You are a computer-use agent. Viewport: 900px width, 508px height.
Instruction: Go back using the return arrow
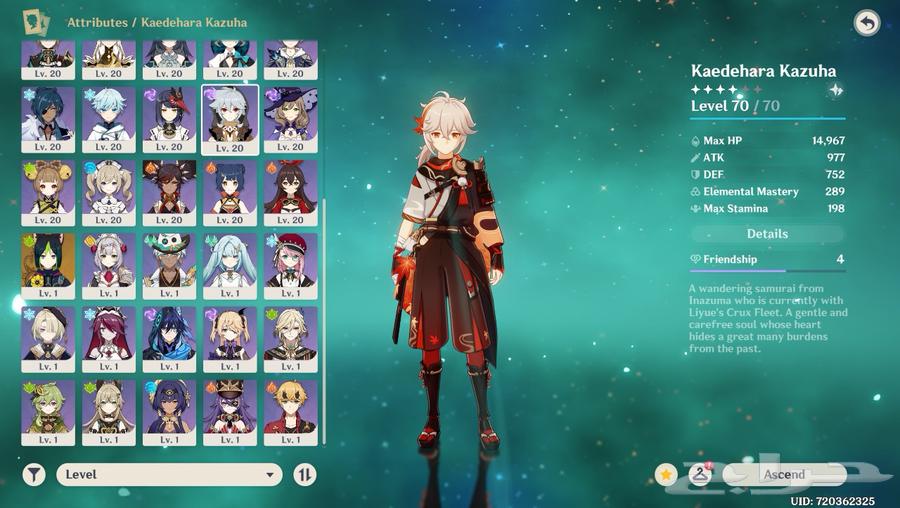867,23
